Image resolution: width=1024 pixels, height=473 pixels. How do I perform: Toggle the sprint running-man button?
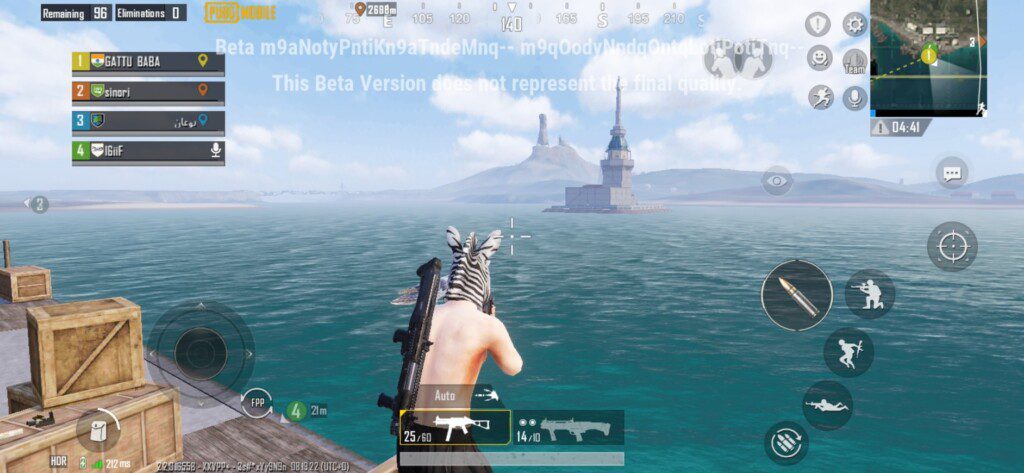[821, 97]
